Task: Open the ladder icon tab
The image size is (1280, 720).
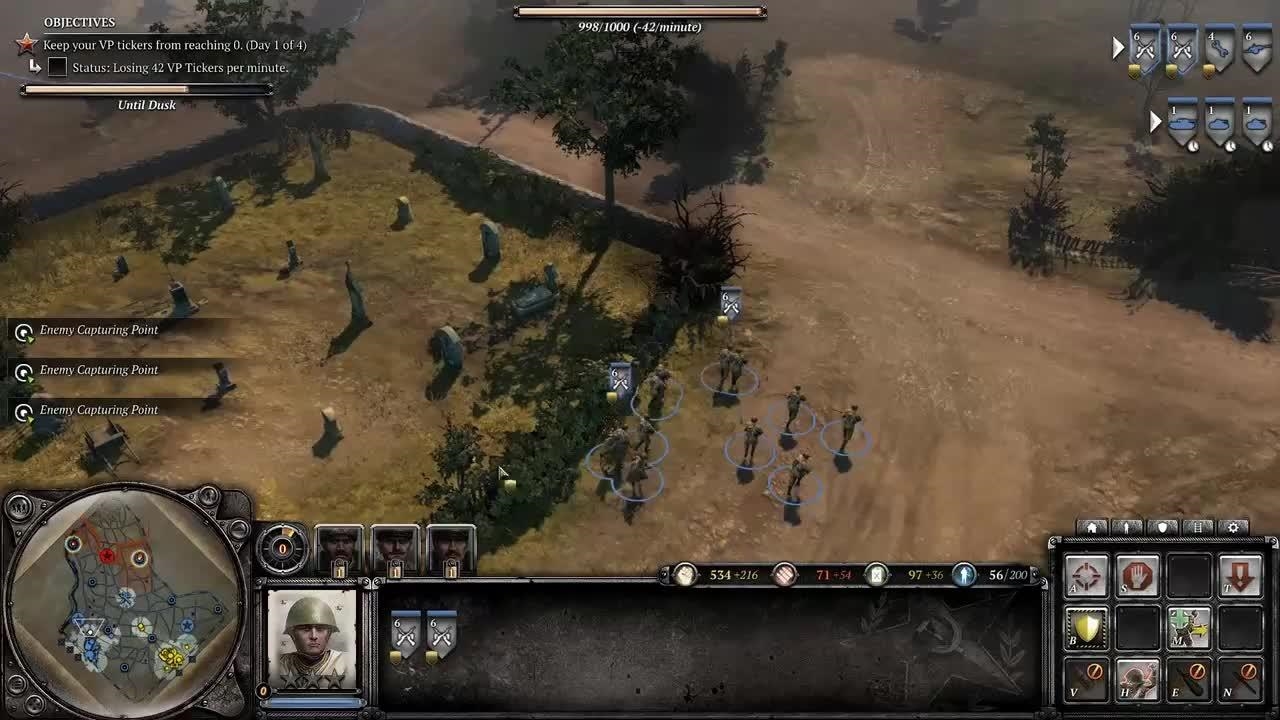Action: (x=1198, y=527)
